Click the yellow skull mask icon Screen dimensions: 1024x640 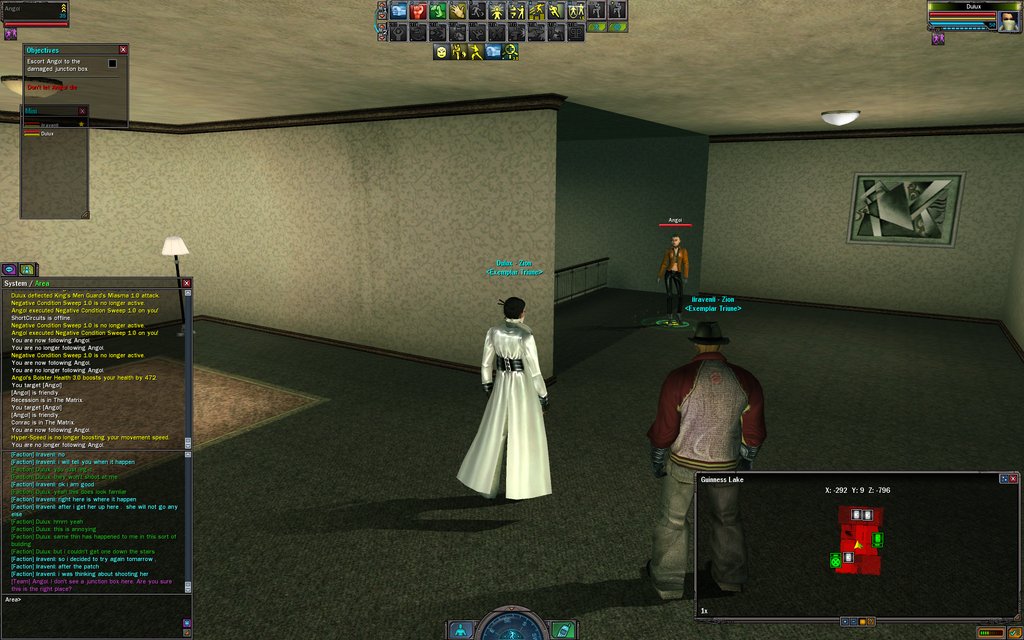(440, 51)
